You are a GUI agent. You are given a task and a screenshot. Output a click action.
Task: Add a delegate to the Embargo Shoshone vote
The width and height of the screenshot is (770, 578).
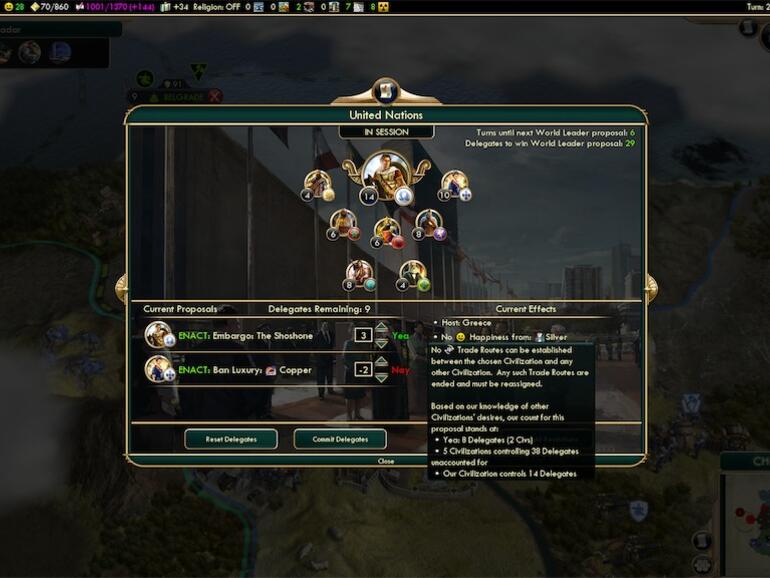pyautogui.click(x=381, y=327)
